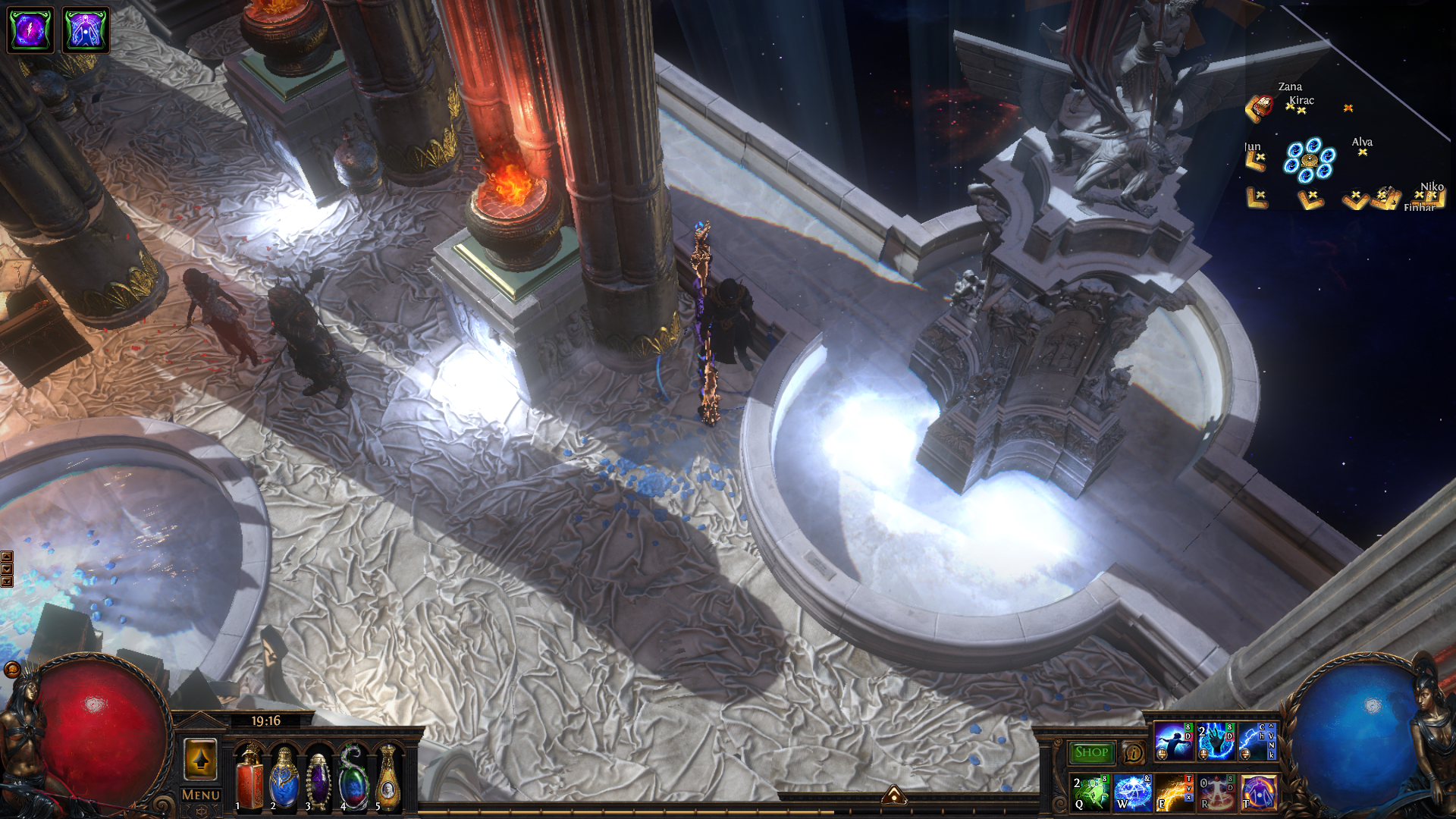Image resolution: width=1456 pixels, height=819 pixels.
Task: Open the info speech-bubble button
Action: click(x=1134, y=752)
